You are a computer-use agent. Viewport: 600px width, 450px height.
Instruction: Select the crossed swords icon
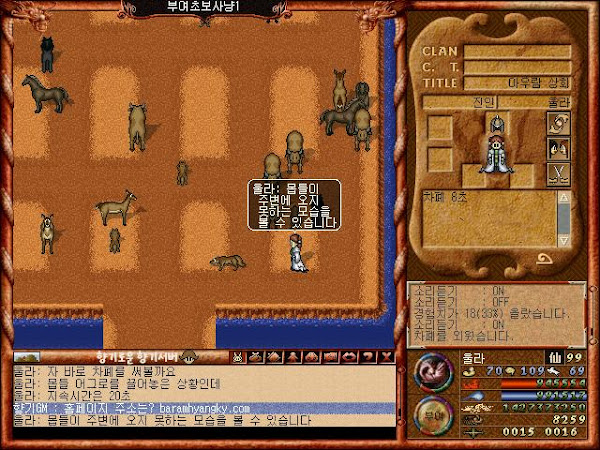(557, 173)
